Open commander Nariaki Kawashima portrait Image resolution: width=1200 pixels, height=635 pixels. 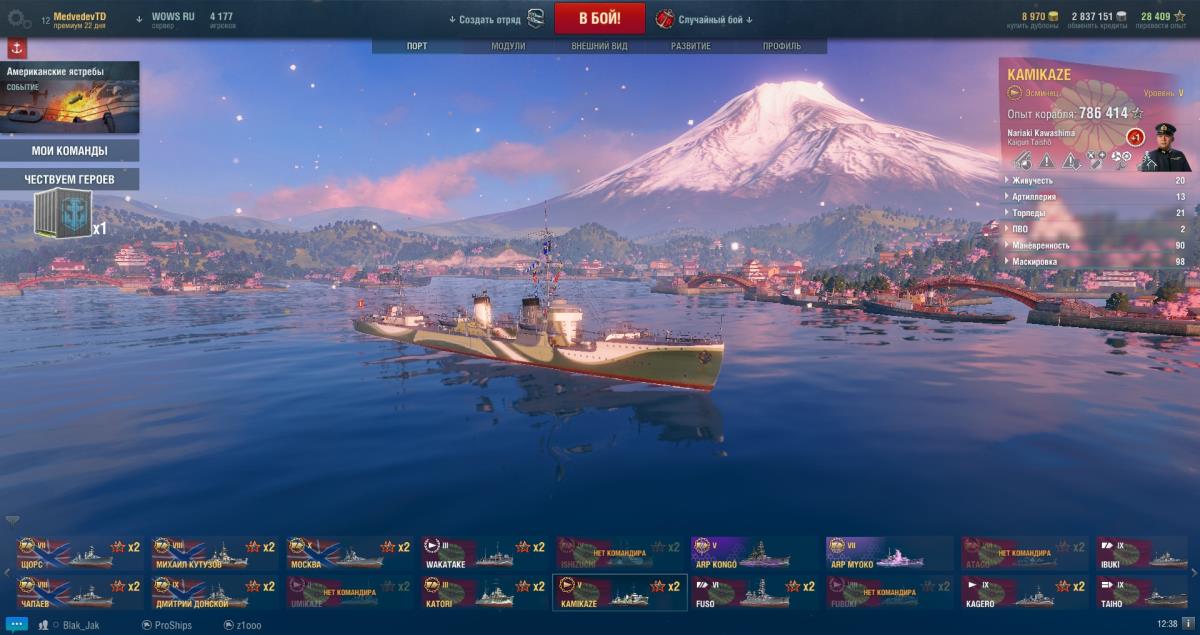(1167, 147)
